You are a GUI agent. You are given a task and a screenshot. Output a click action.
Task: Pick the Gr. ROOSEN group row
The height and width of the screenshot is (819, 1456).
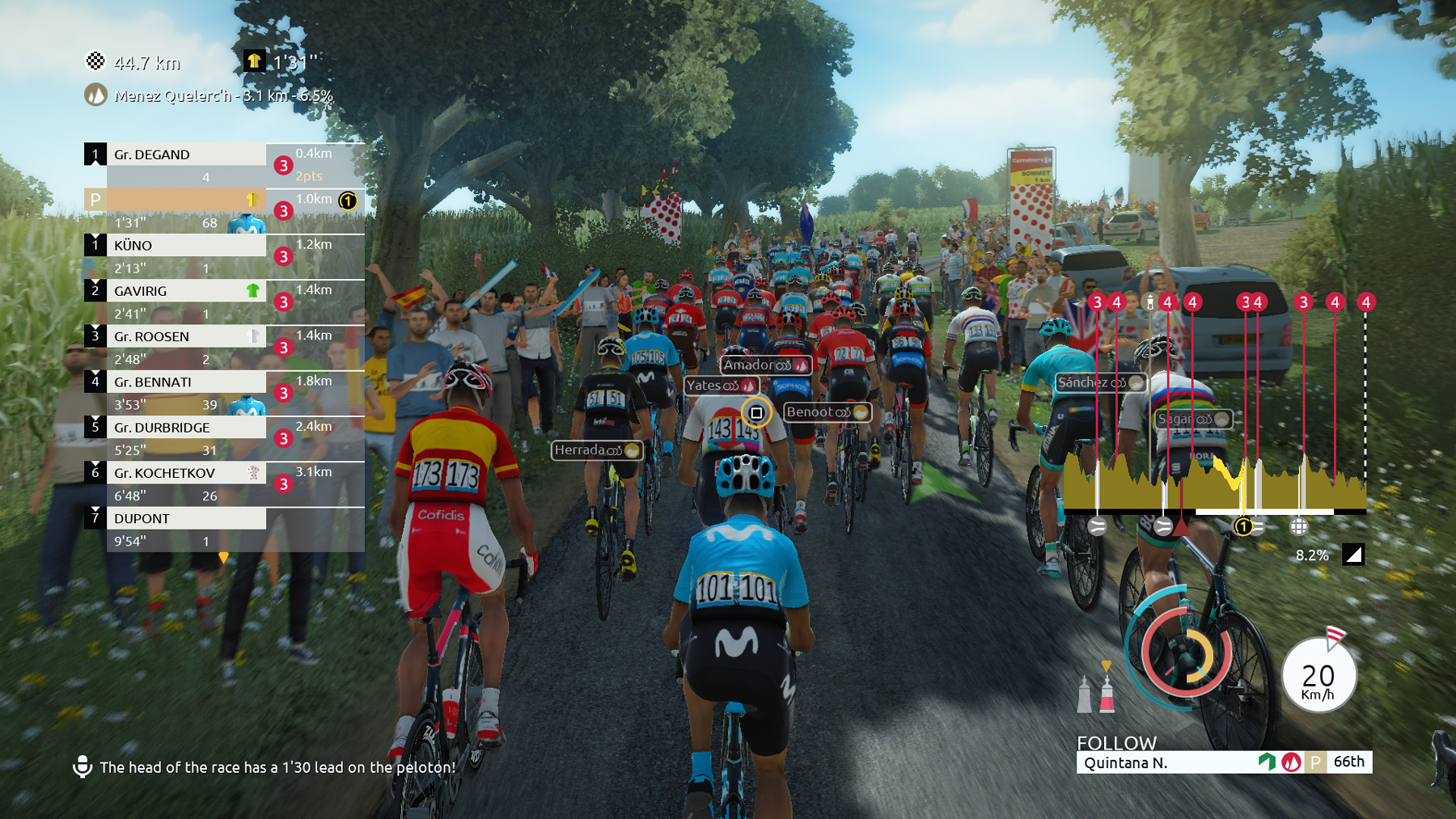pos(186,336)
